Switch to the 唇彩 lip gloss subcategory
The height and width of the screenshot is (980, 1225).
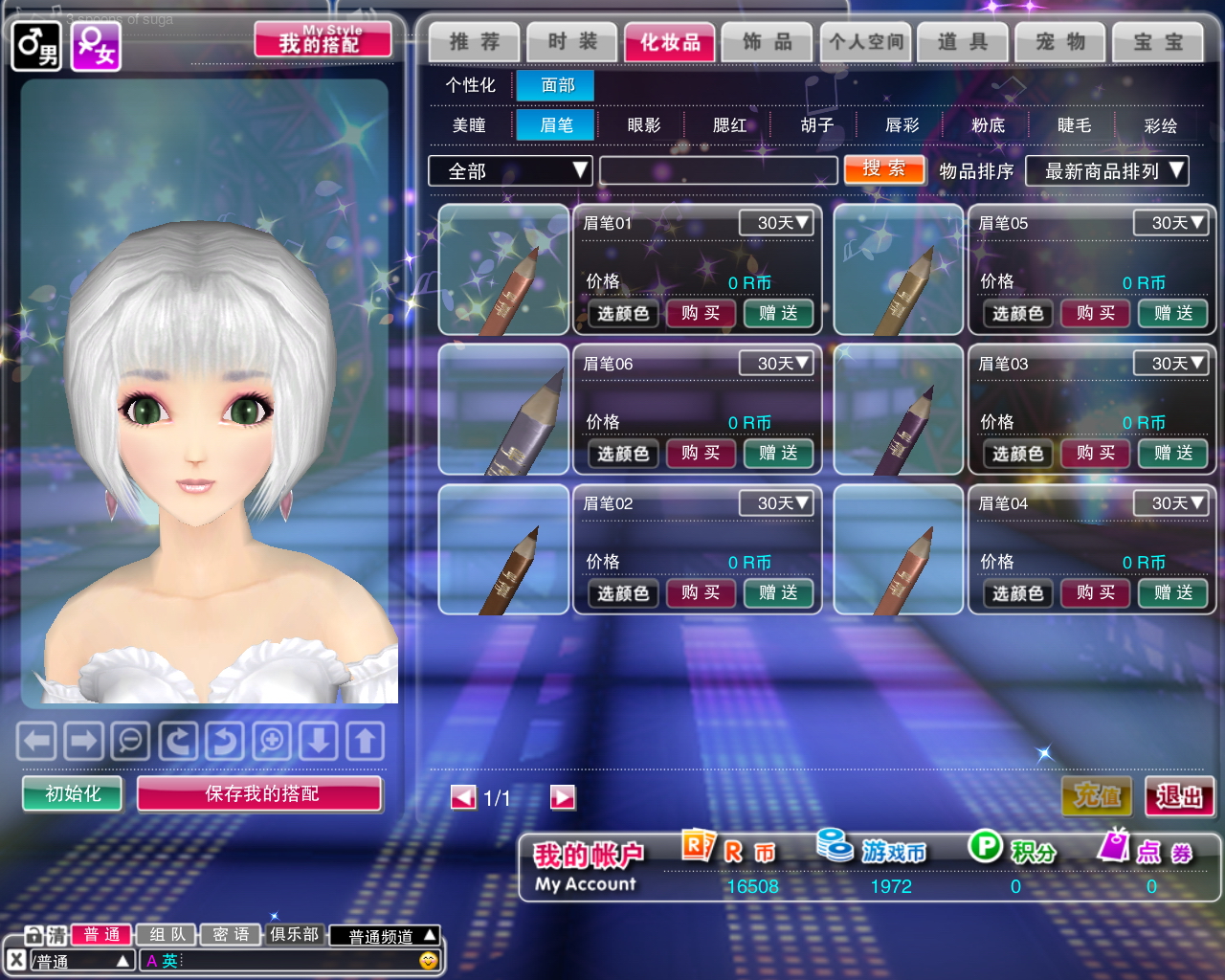(902, 125)
